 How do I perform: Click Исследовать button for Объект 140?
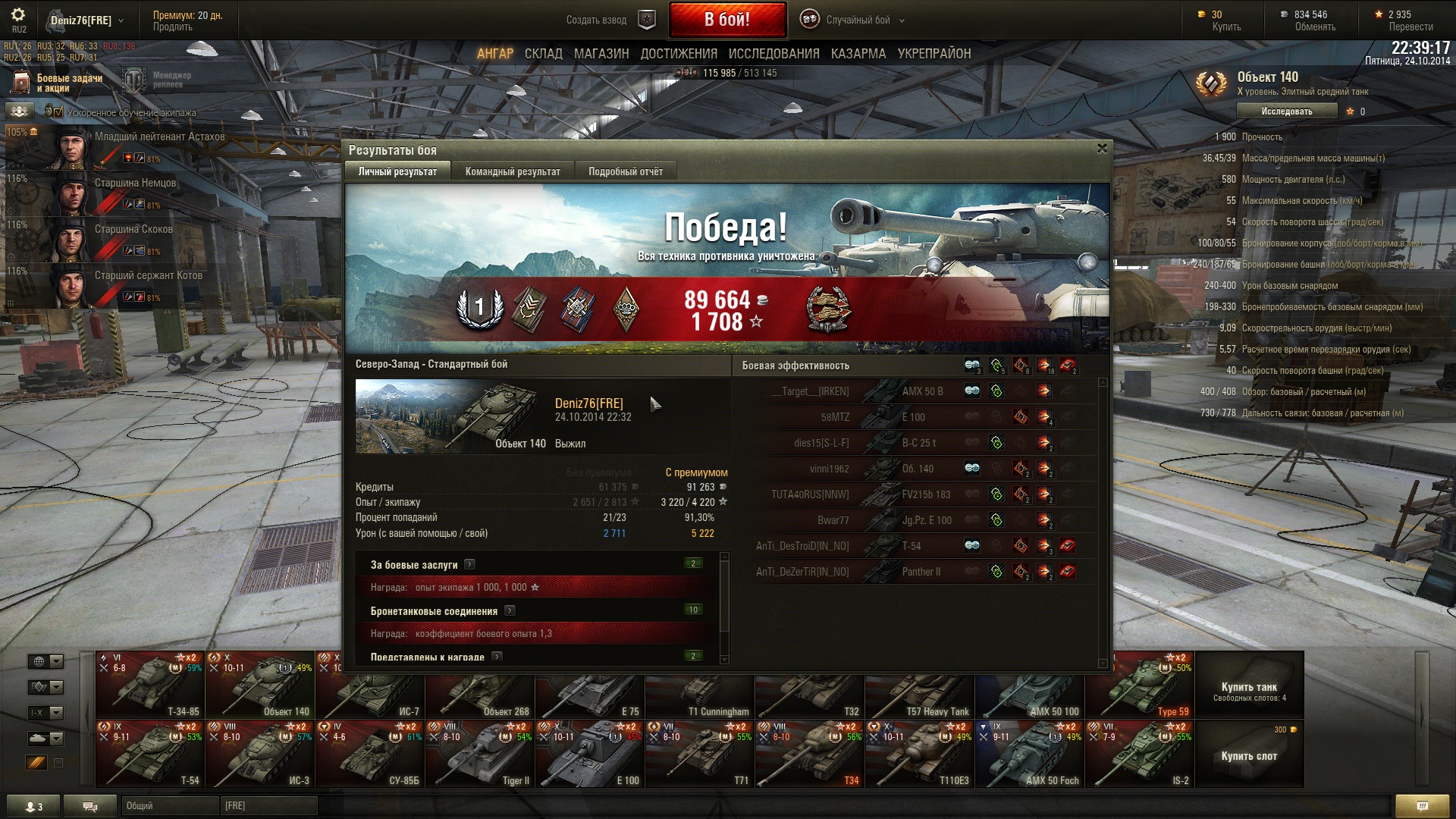point(1286,111)
